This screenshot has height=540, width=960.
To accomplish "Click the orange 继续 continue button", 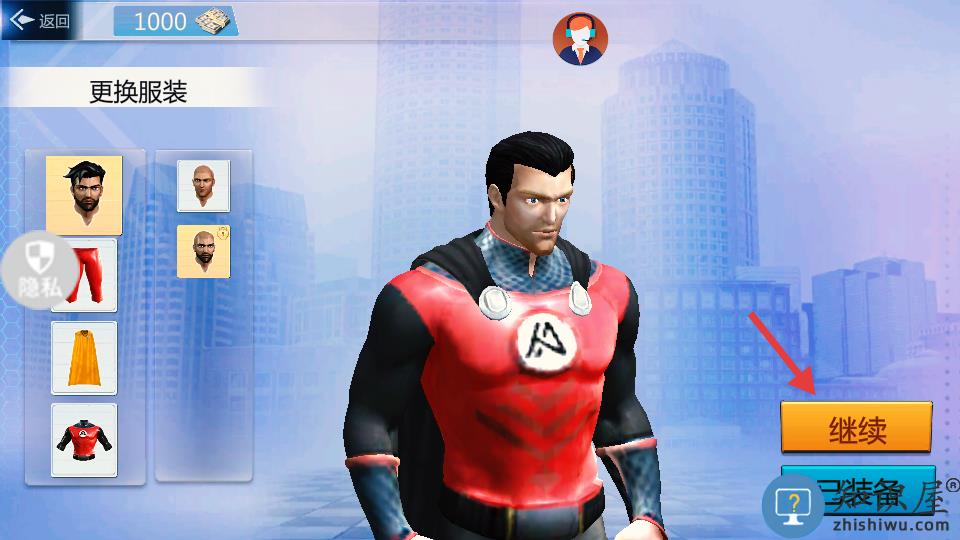I will (856, 428).
